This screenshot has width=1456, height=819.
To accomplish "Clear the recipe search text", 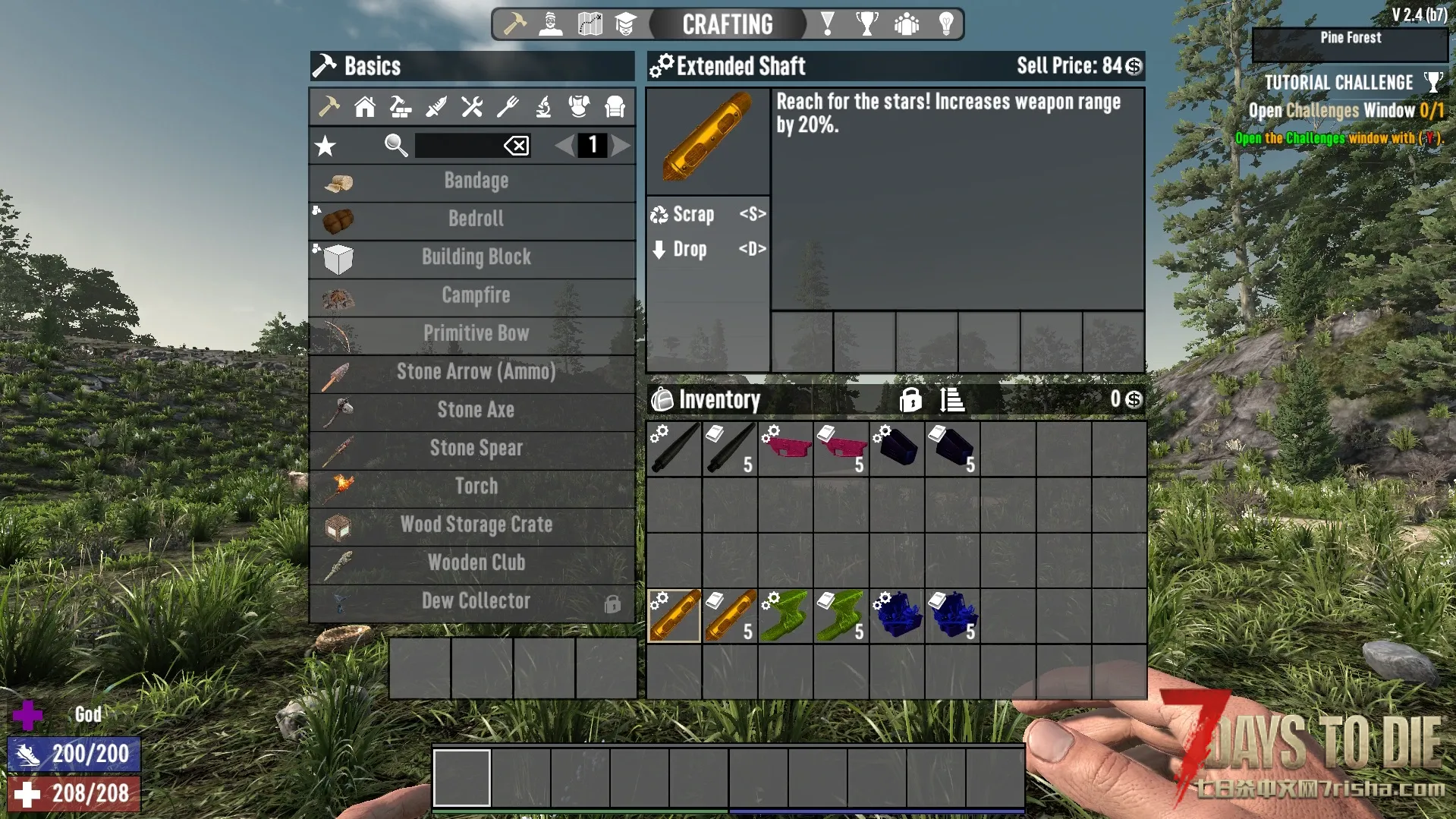I will click(517, 146).
